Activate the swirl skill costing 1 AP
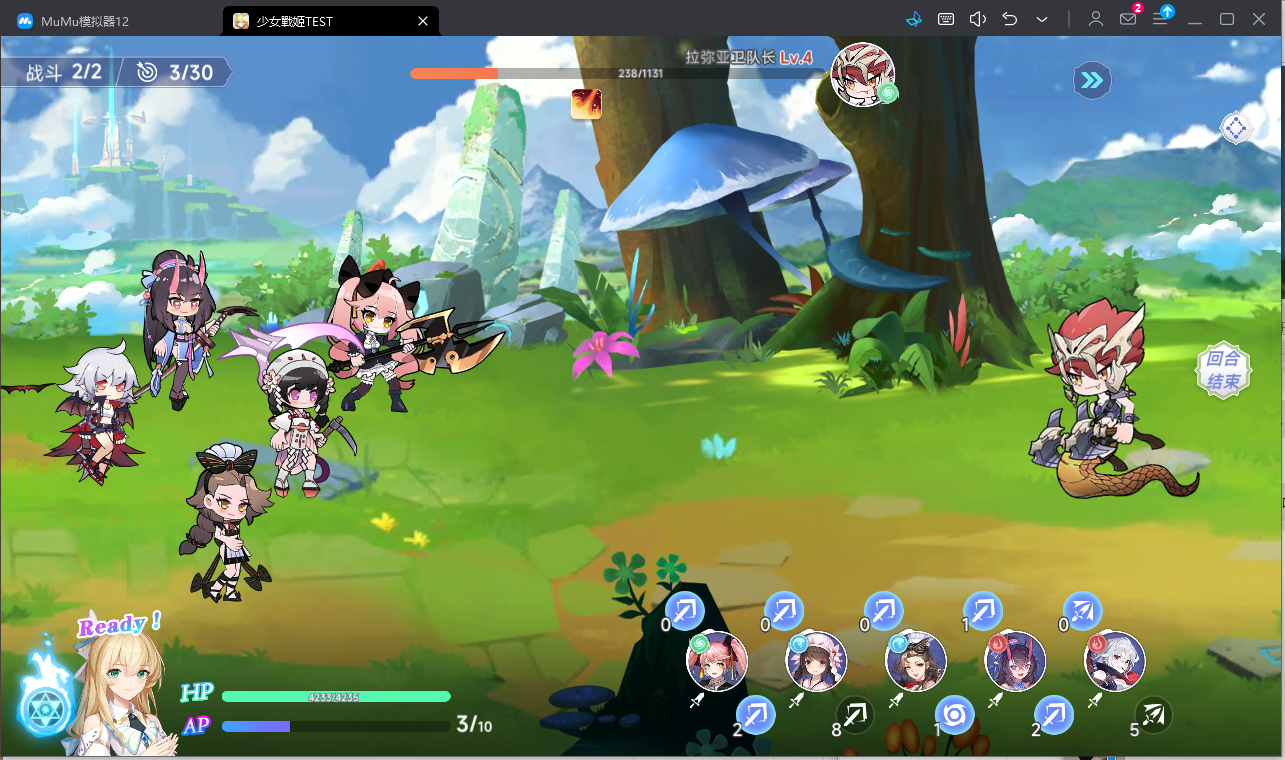1285x760 pixels. pos(954,715)
